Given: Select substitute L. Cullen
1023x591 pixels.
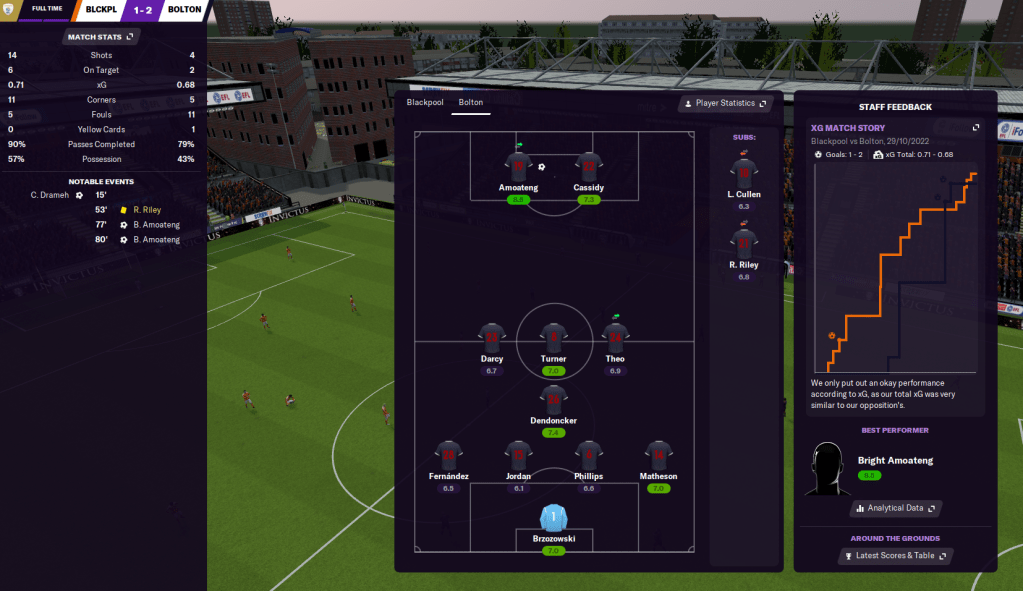Looking at the screenshot, I should click(x=743, y=173).
